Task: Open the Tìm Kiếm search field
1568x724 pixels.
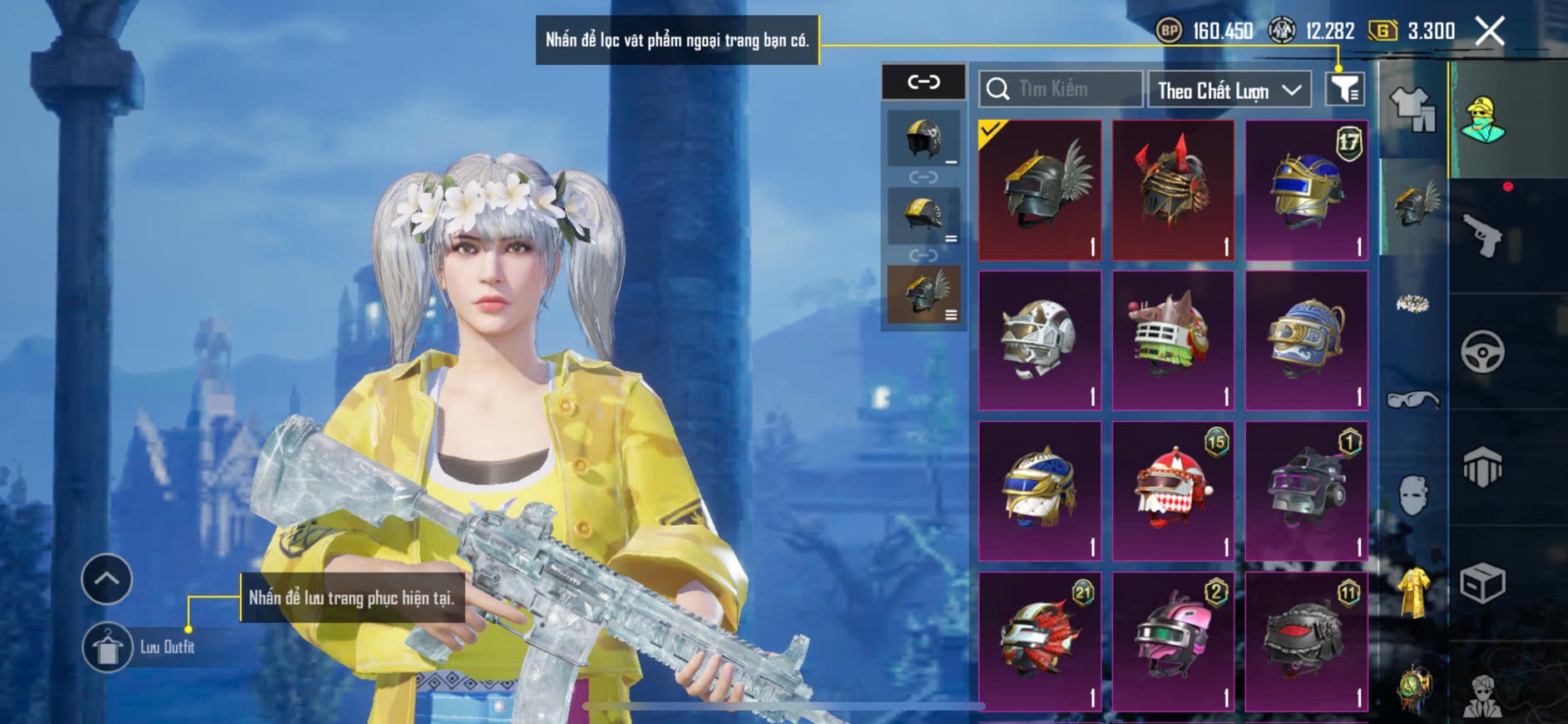Action: pos(1060,89)
